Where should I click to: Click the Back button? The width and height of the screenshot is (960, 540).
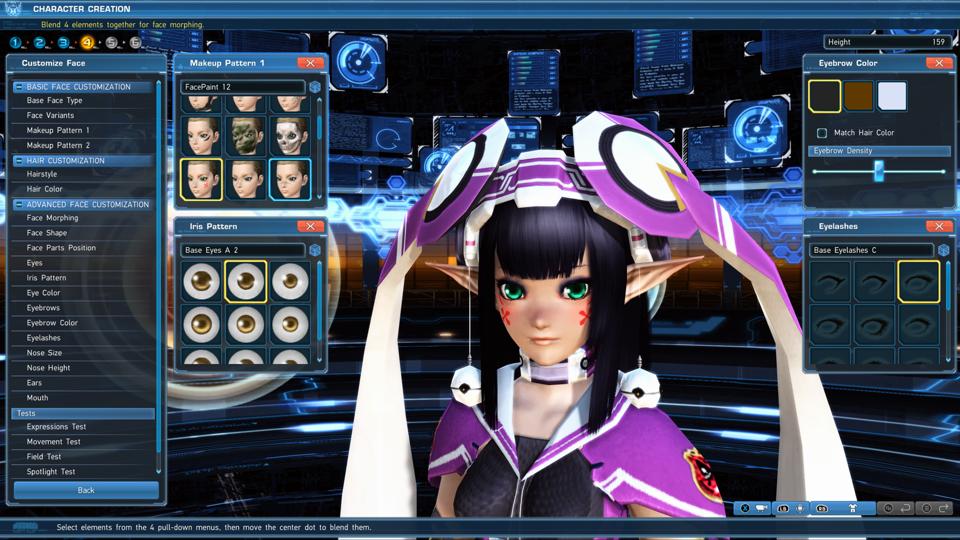click(86, 490)
